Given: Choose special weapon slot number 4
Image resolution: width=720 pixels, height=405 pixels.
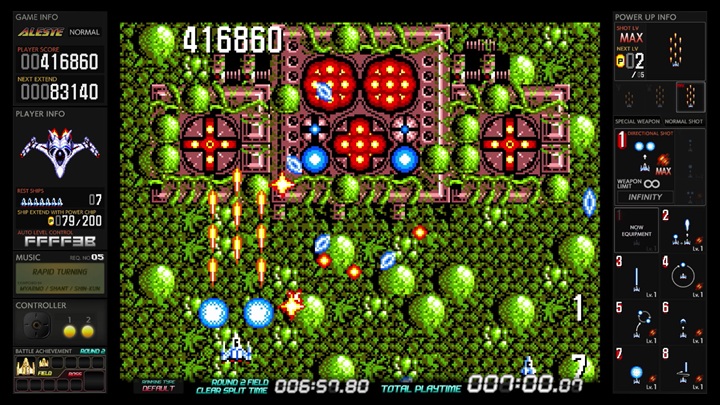Looking at the screenshot, I should [x=682, y=276].
